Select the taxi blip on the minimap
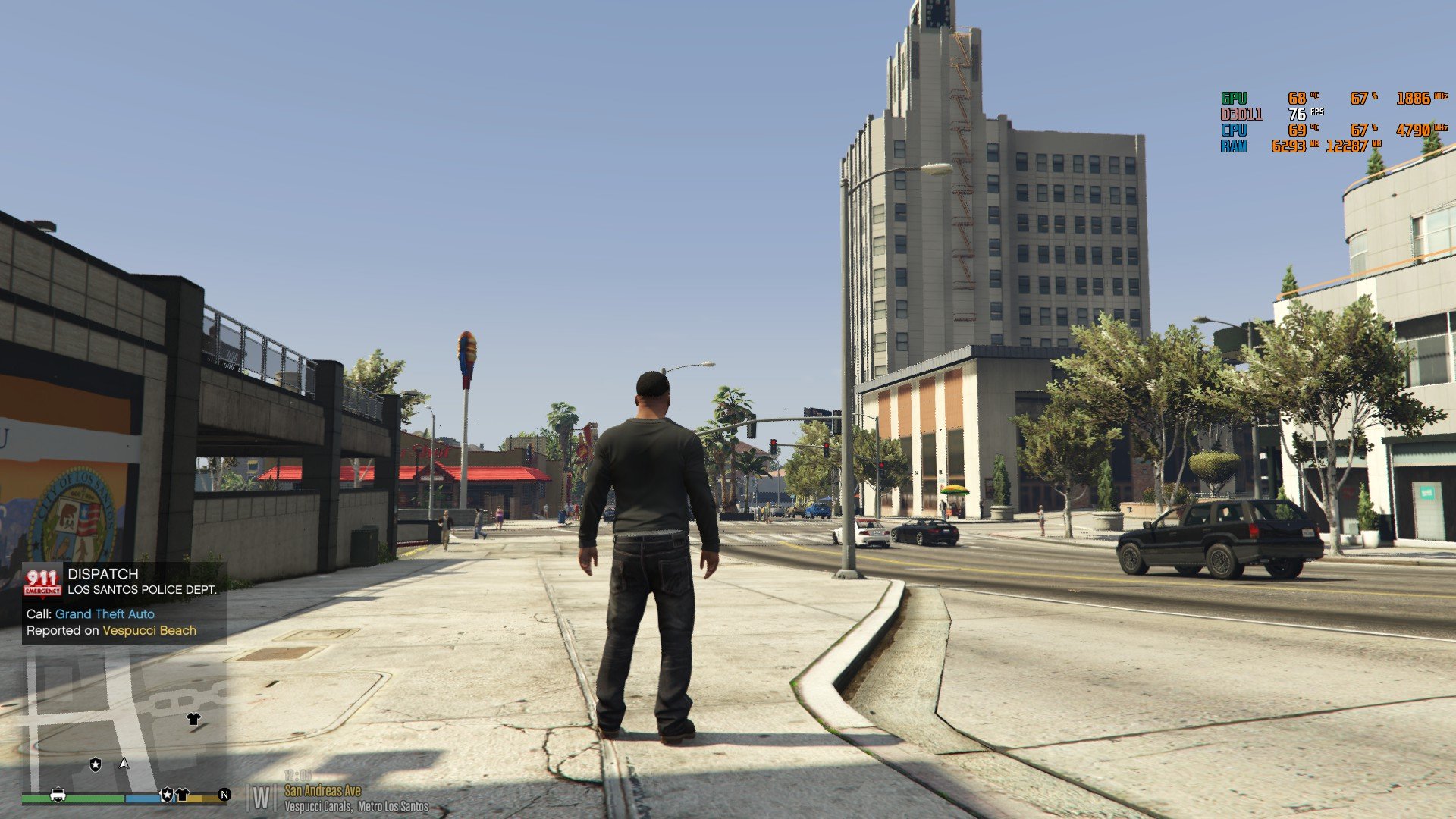This screenshot has height=819, width=1456. click(57, 794)
